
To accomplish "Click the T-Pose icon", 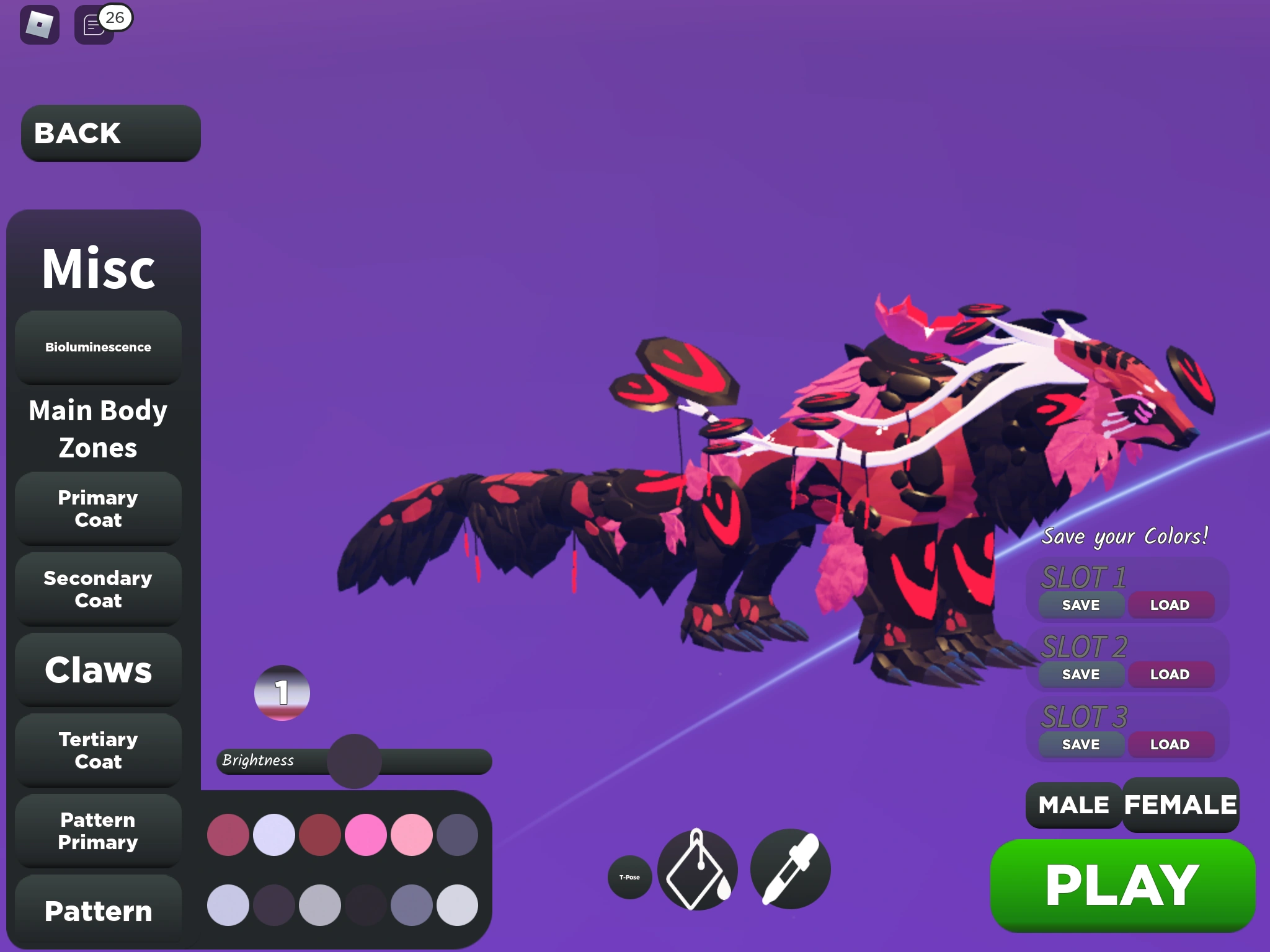I will (629, 877).
